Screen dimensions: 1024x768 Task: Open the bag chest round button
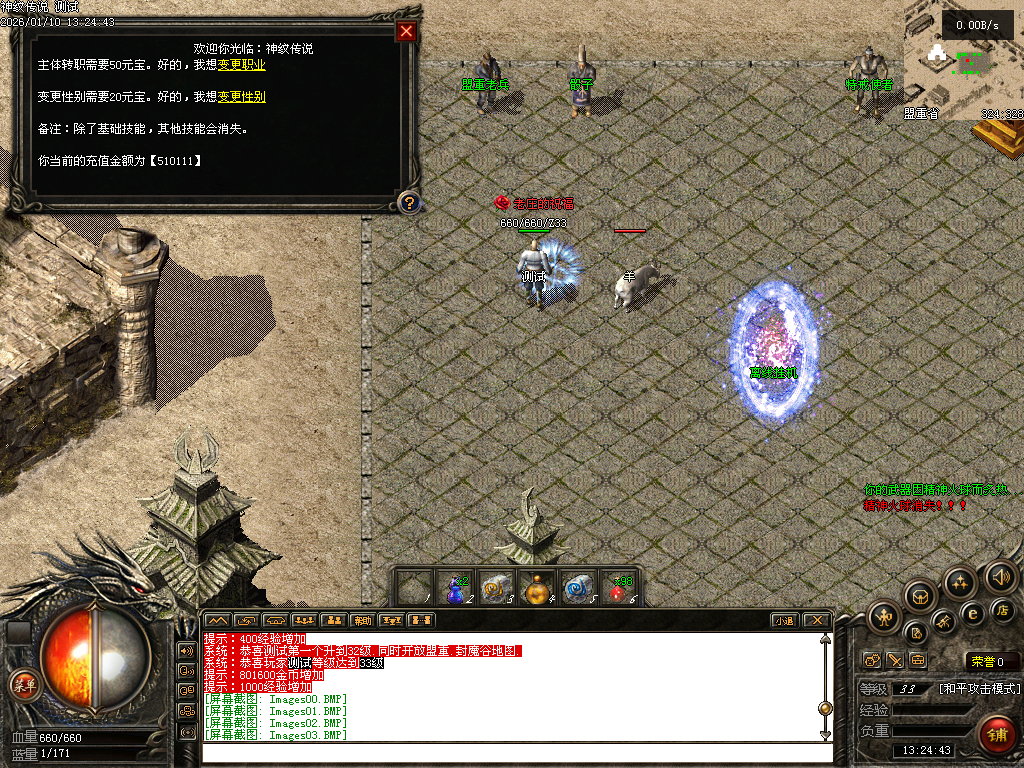pyautogui.click(x=920, y=596)
